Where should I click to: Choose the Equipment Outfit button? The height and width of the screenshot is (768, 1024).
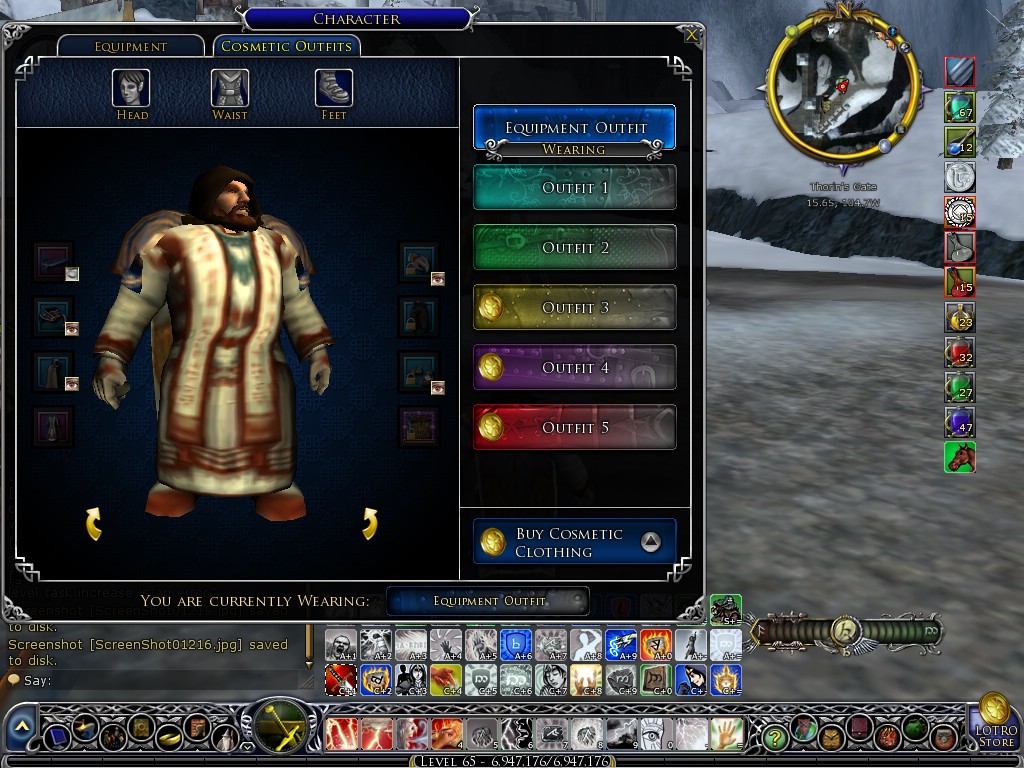tap(574, 128)
